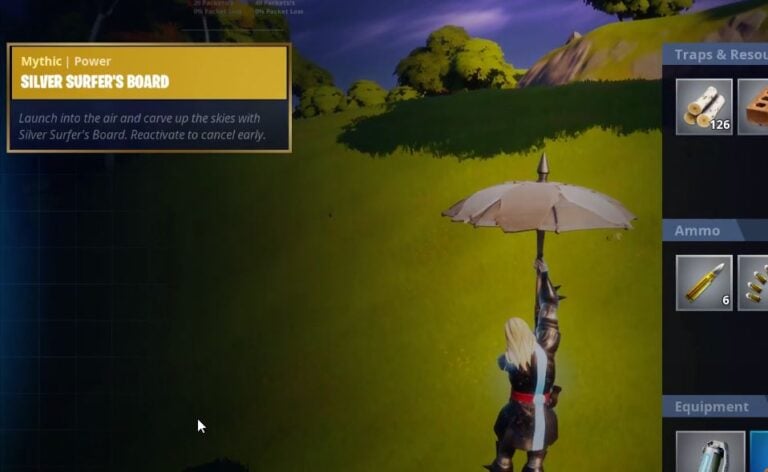Viewport: 768px width, 472px height.
Task: Click the Silver Surfer's Board tooltip
Action: (x=149, y=98)
